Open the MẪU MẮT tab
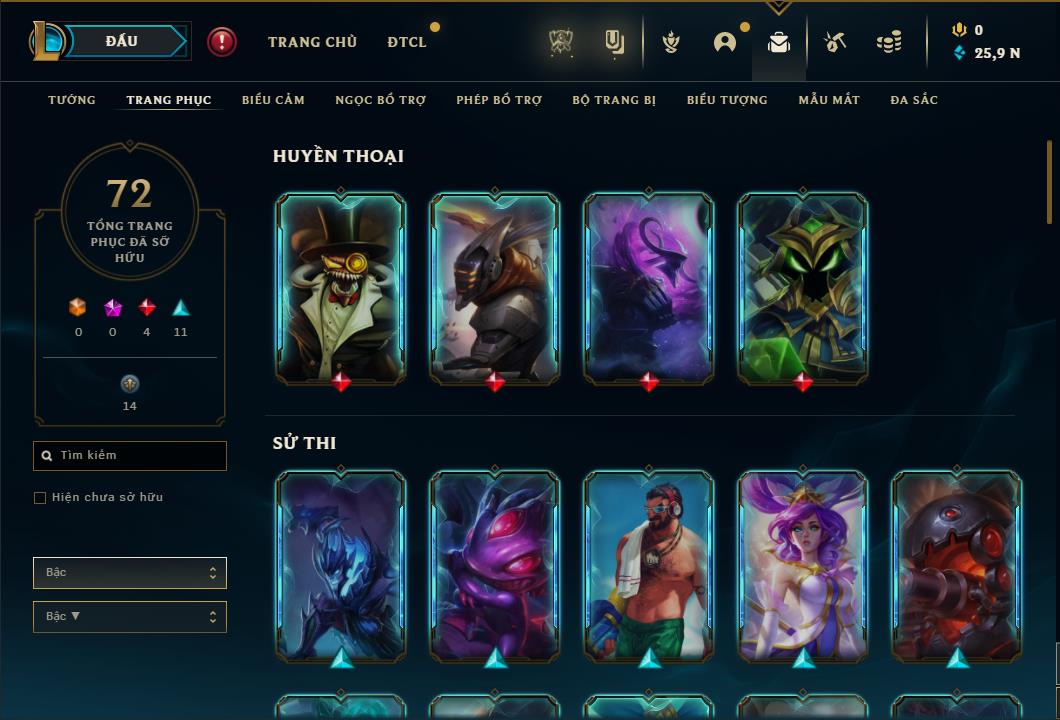1060x720 pixels. point(829,100)
